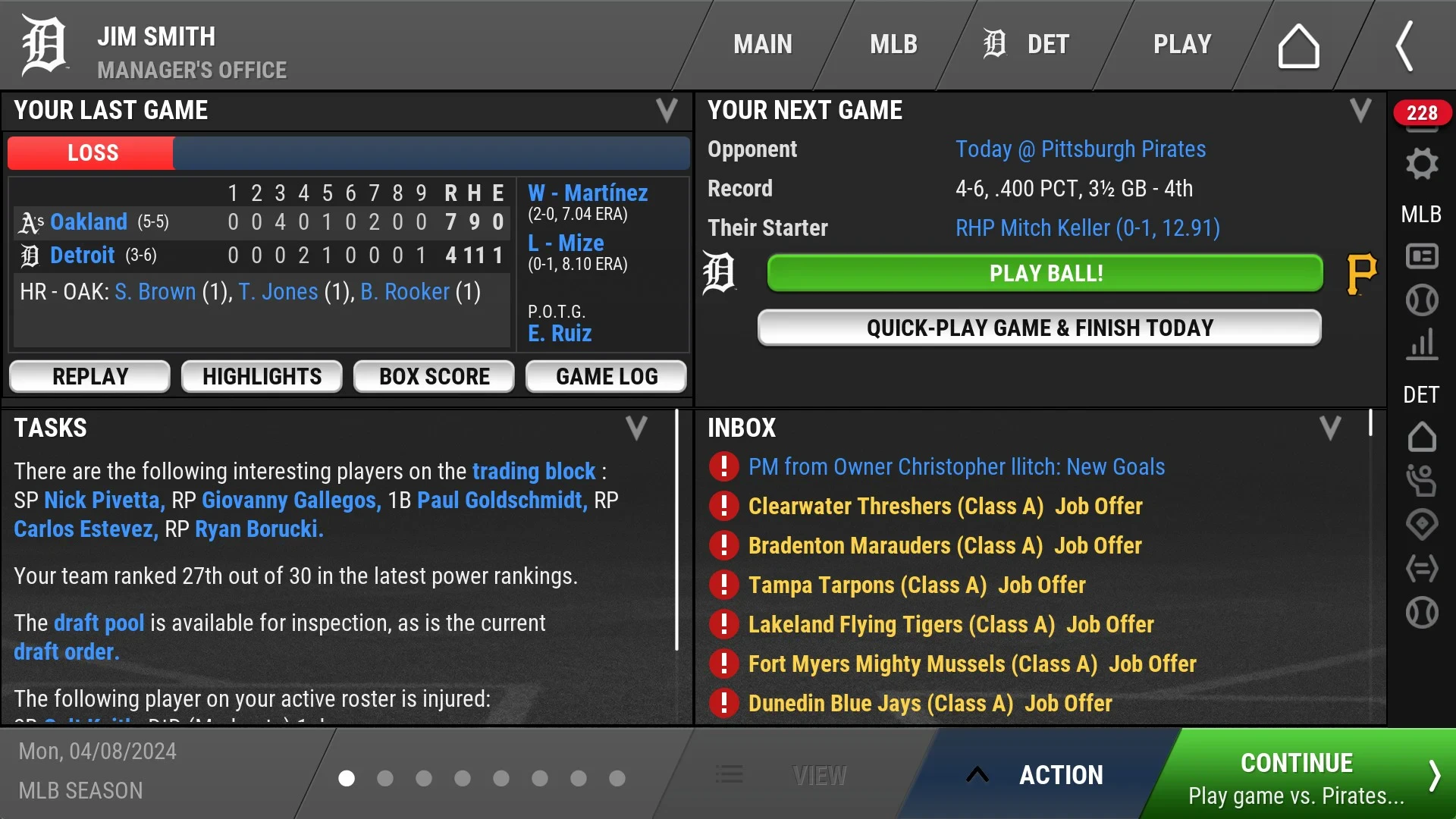Open the settings gear icon
The width and height of the screenshot is (1456, 819).
click(1422, 164)
